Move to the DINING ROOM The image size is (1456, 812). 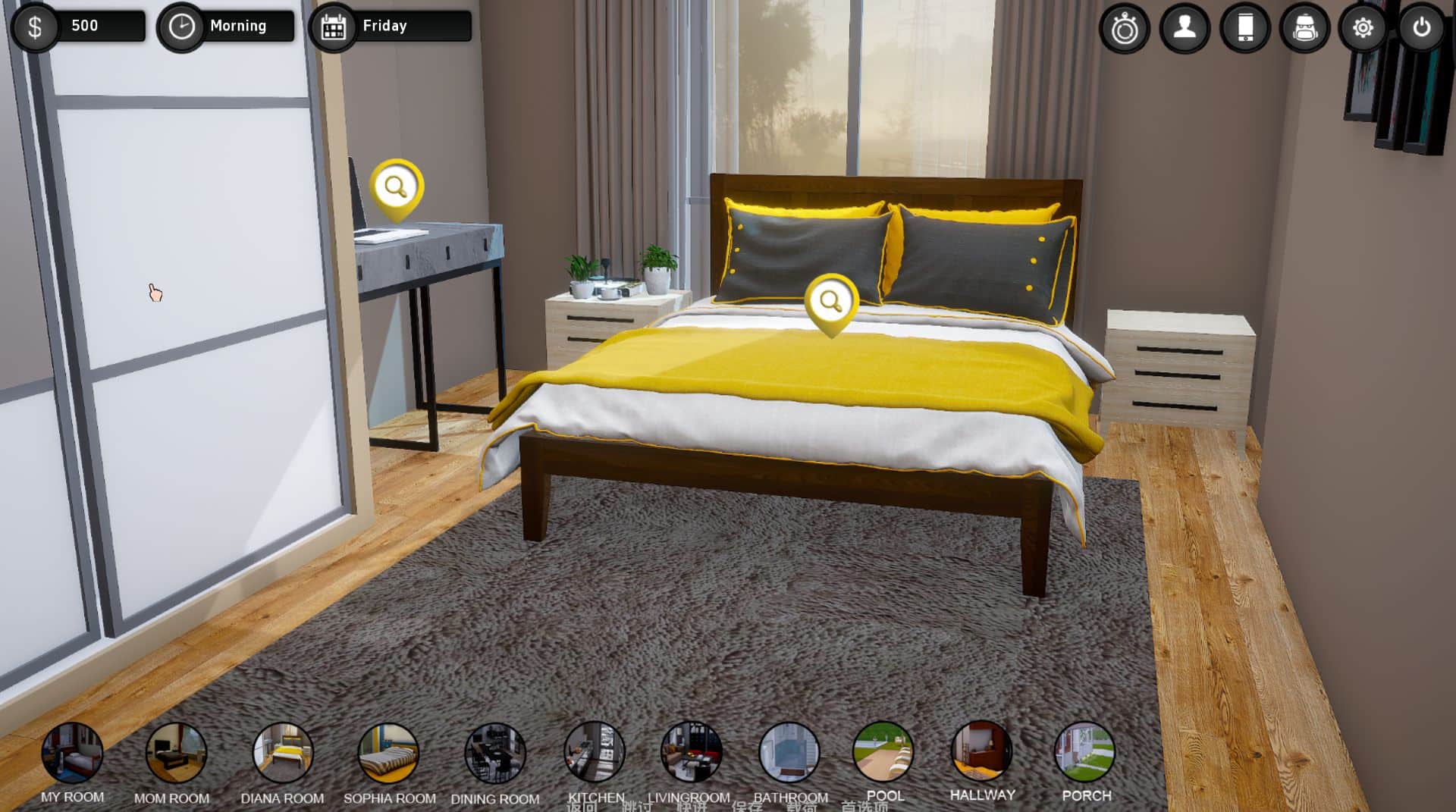tap(494, 752)
